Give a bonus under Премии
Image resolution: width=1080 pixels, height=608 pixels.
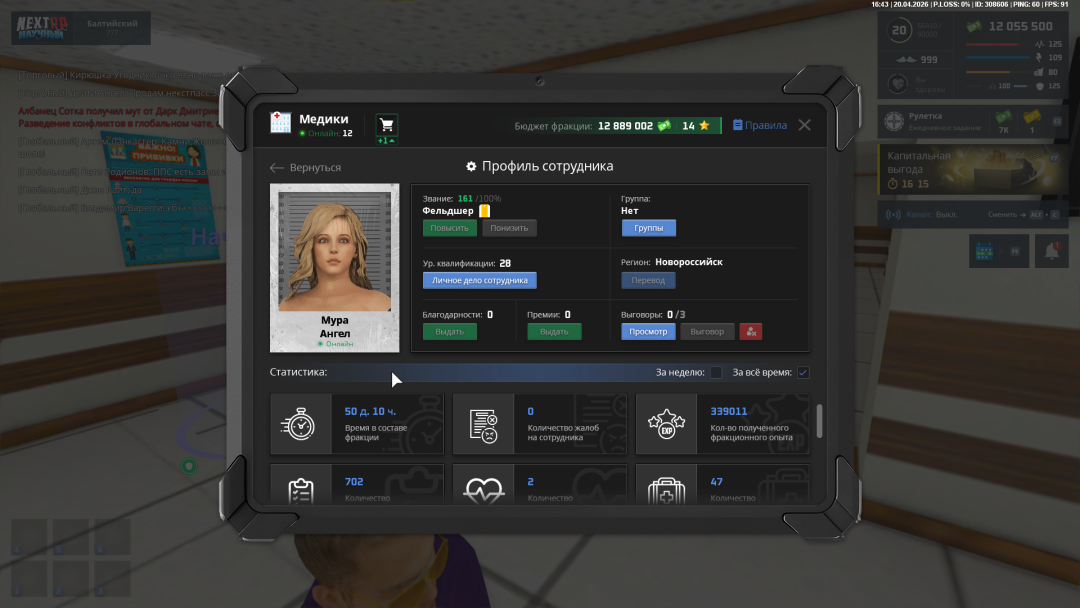coord(554,332)
